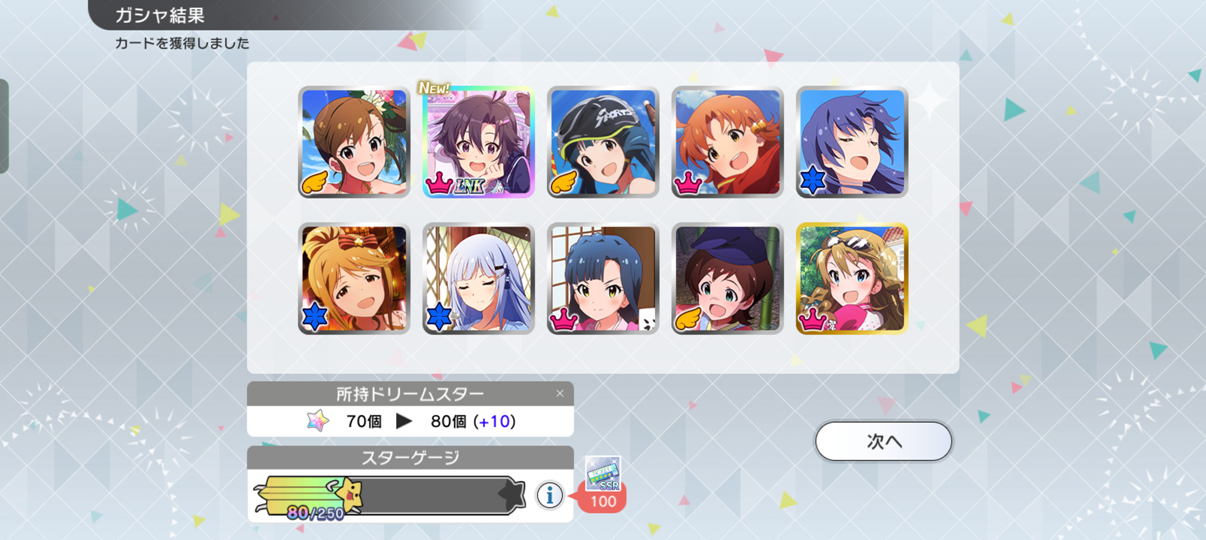View the orange-haired idol with red scarf card
Screen dimensions: 1206x540
(727, 142)
